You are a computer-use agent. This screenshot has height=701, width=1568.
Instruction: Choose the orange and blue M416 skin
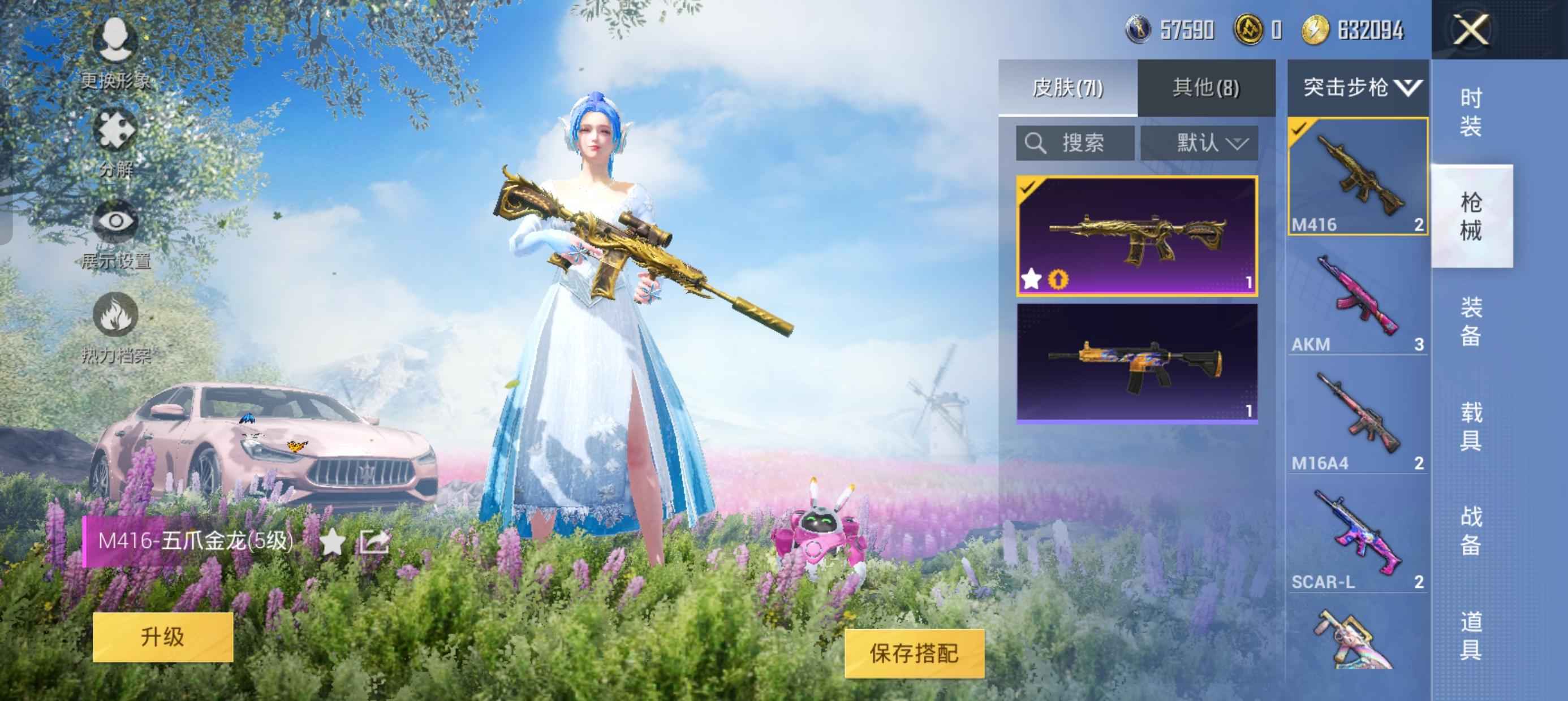pyautogui.click(x=1137, y=363)
